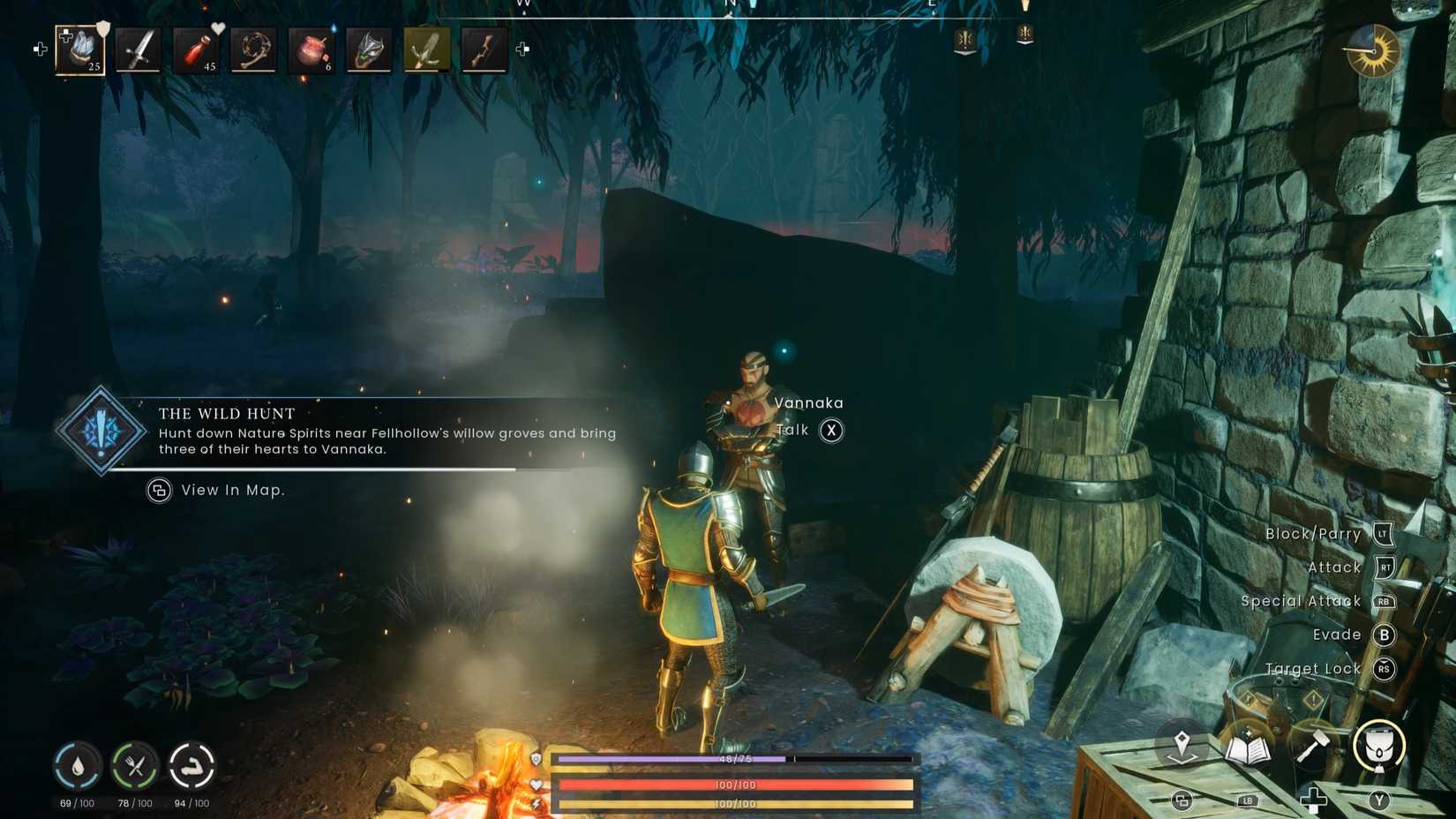Image resolution: width=1456 pixels, height=819 pixels.
Task: Expand the left side of the hotbar
Action: point(39,49)
